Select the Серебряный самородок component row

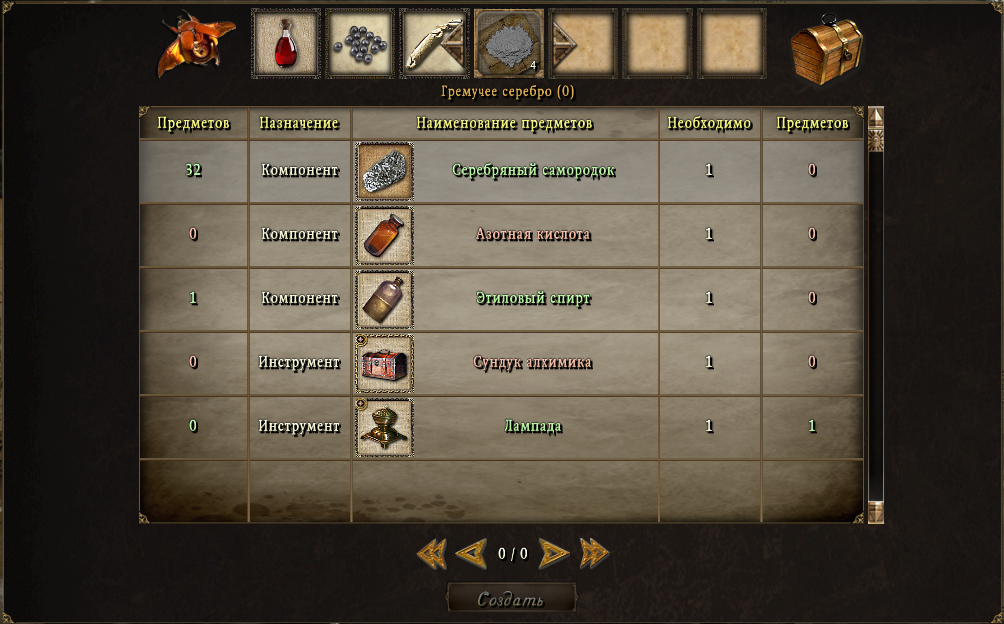click(x=533, y=171)
